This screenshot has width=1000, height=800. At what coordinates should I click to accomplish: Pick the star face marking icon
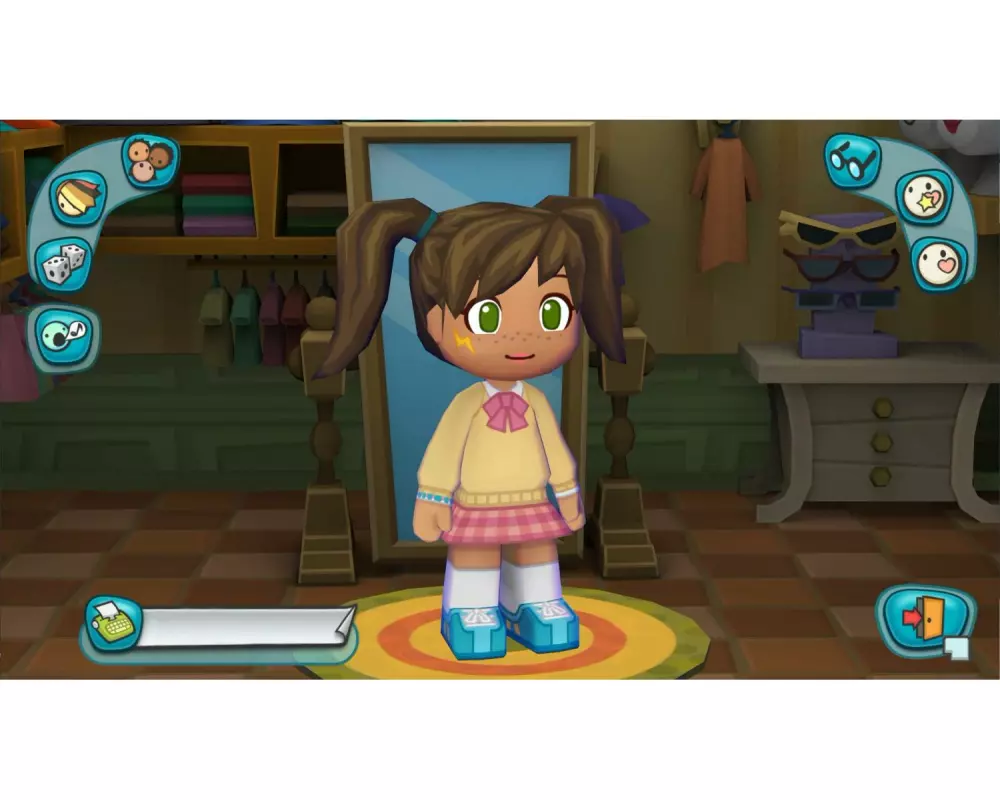coord(923,198)
